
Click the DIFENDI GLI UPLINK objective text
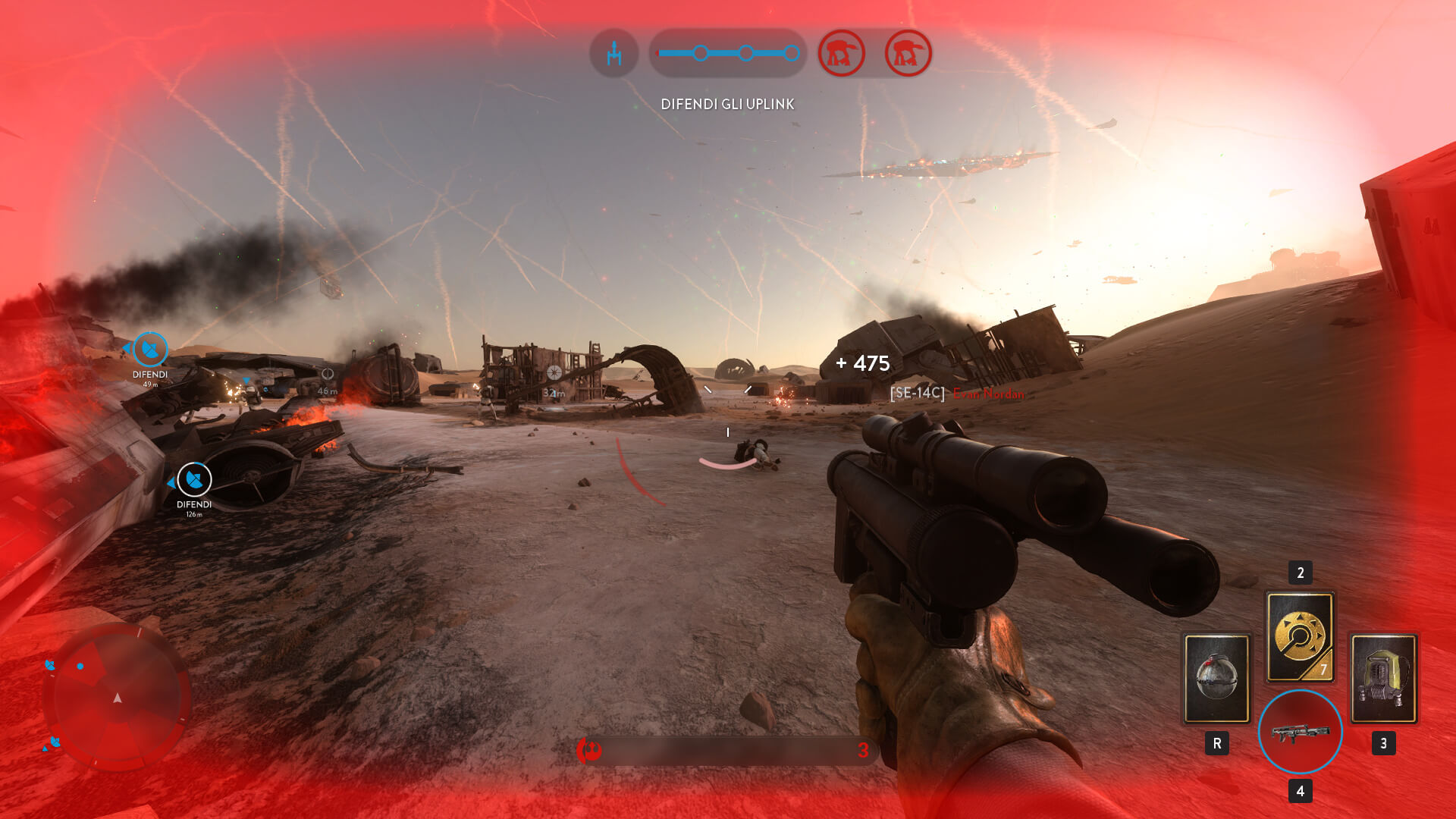[x=726, y=104]
